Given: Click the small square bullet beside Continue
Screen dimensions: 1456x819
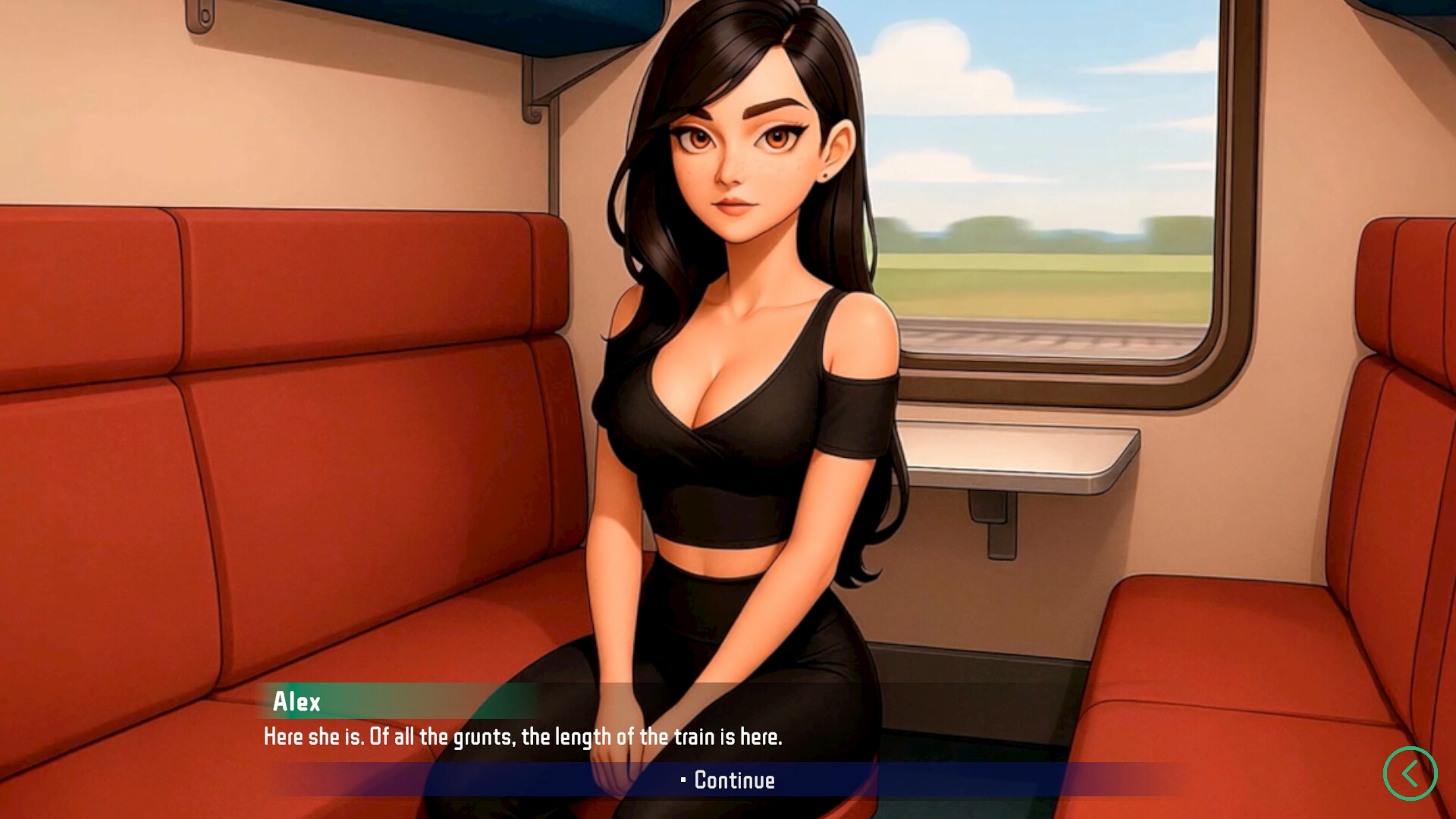Looking at the screenshot, I should click(x=683, y=780).
